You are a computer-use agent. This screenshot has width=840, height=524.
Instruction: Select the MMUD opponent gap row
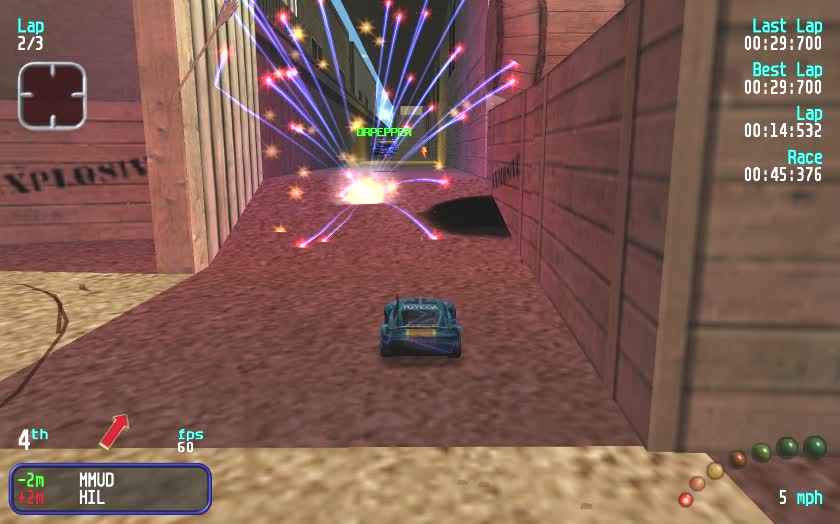tap(110, 480)
